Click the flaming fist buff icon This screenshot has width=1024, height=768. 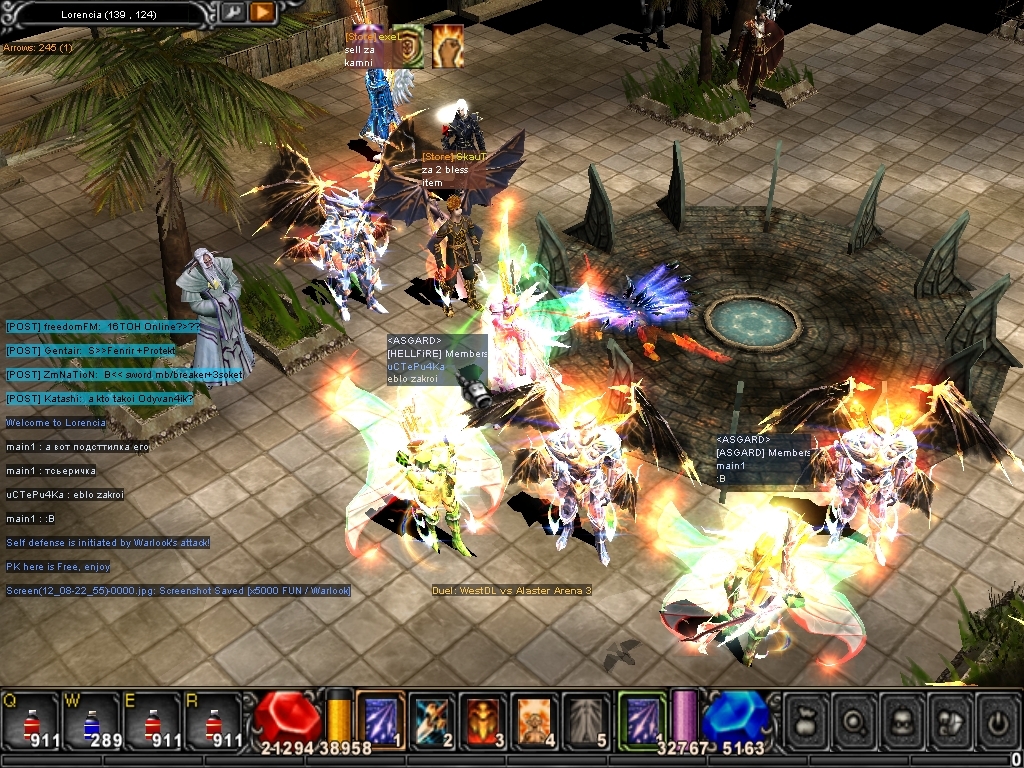pos(448,46)
